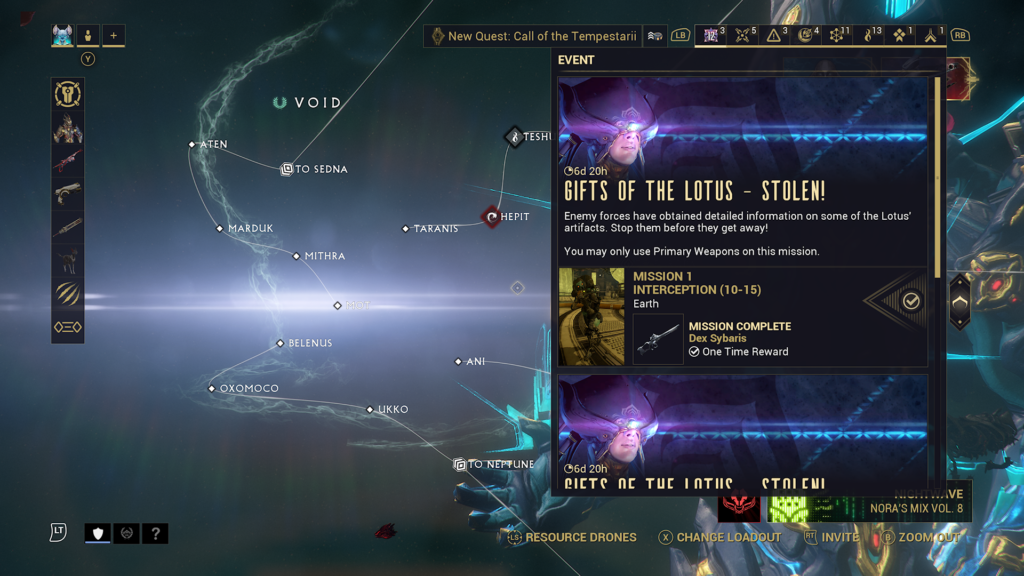The height and width of the screenshot is (576, 1024).
Task: Pick the Taranis node in the Void
Action: click(405, 229)
